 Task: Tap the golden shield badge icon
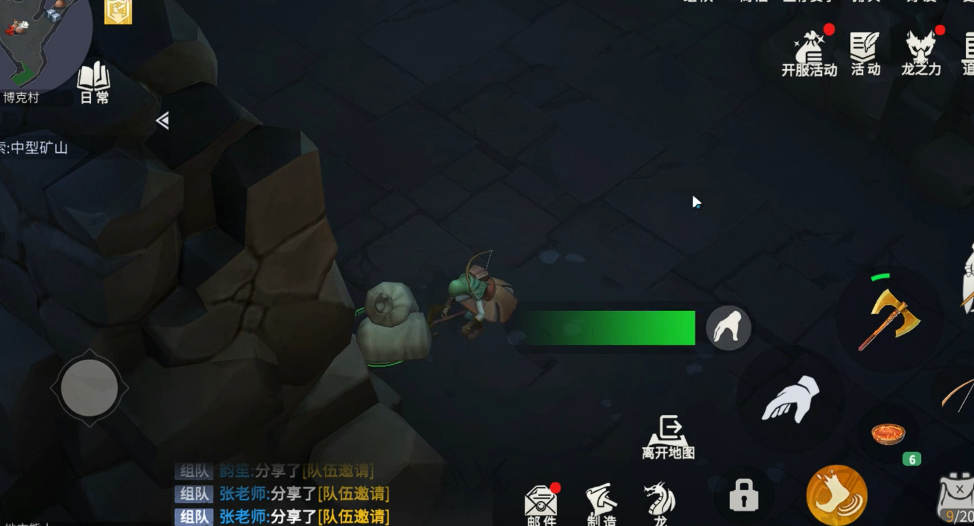click(x=118, y=11)
